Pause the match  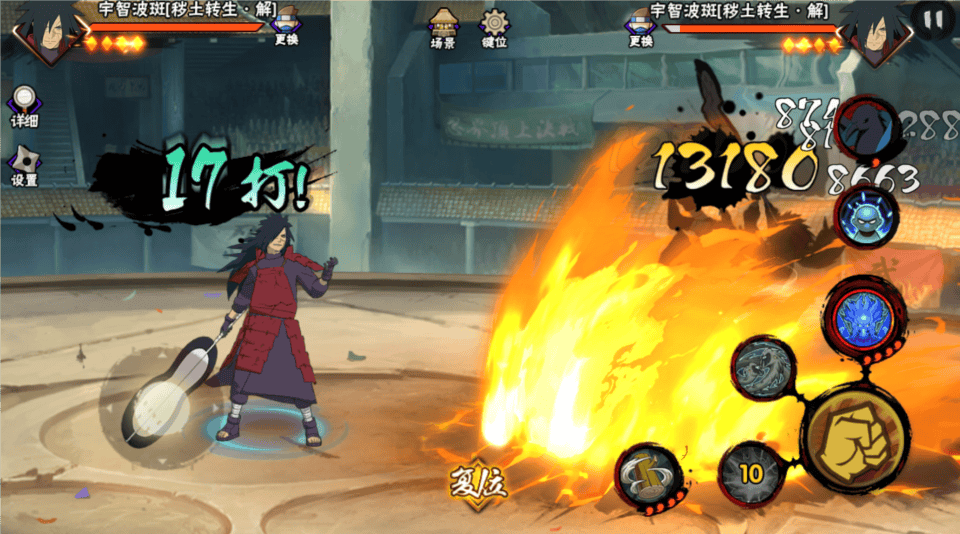point(933,19)
